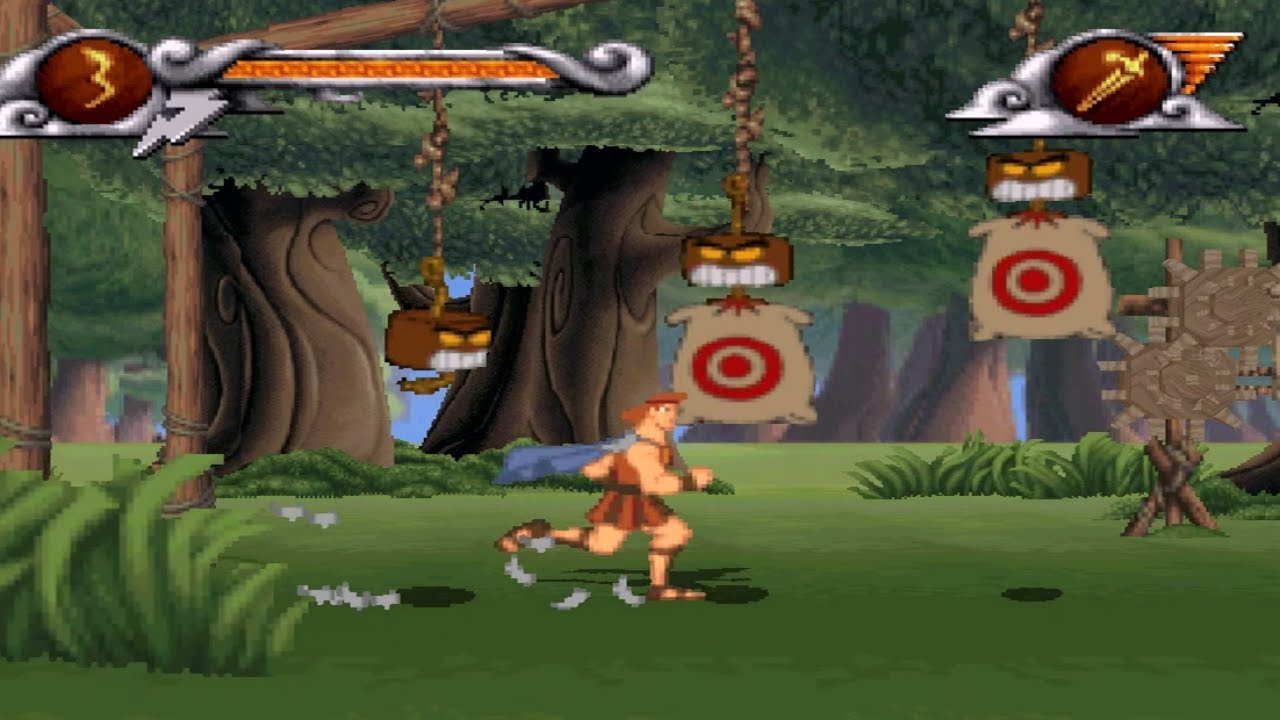The height and width of the screenshot is (720, 1280).
Task: Click the feathers scattered on the grass
Action: 350,595
